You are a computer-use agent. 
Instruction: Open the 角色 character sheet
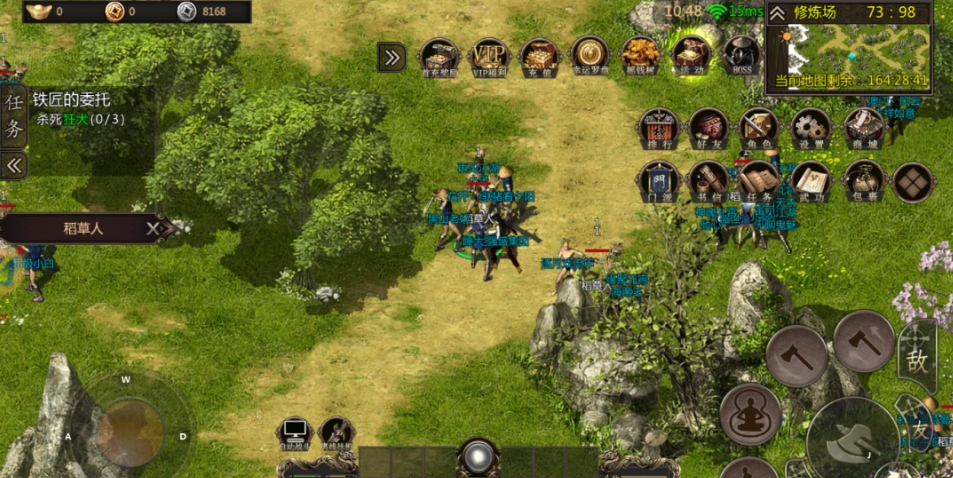[x=759, y=128]
